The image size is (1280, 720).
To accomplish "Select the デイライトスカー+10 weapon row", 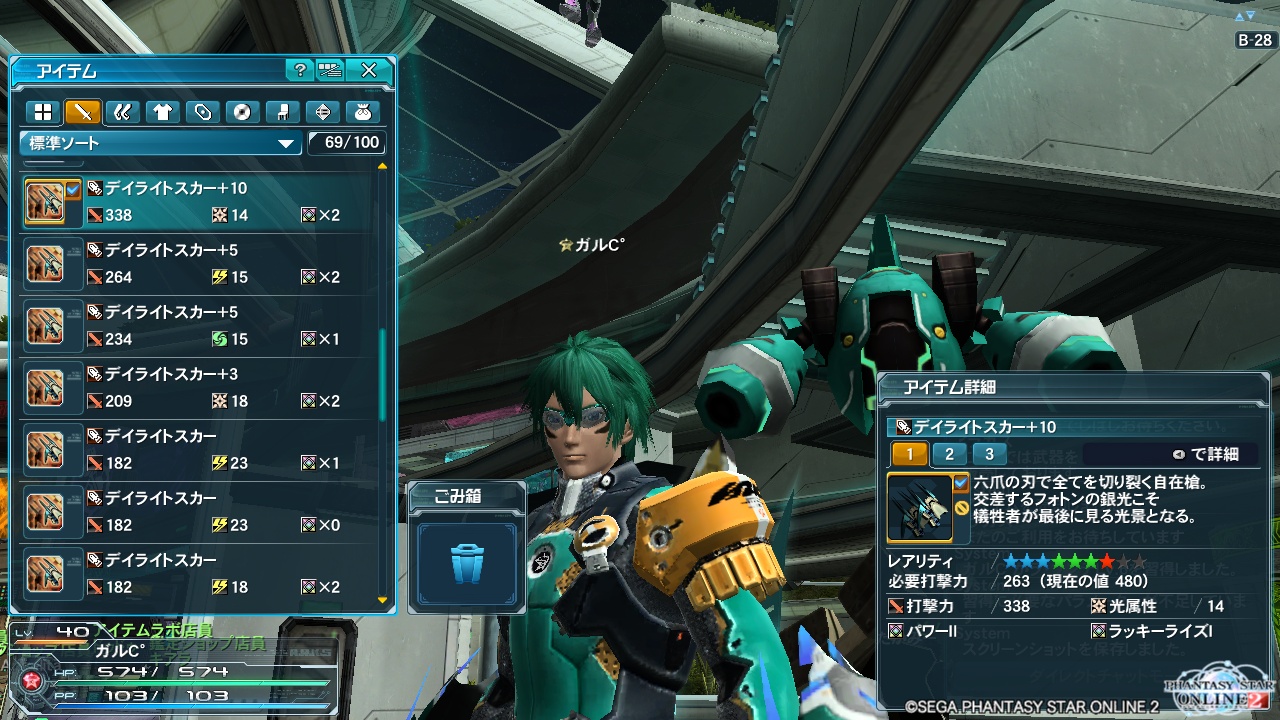I will point(200,202).
